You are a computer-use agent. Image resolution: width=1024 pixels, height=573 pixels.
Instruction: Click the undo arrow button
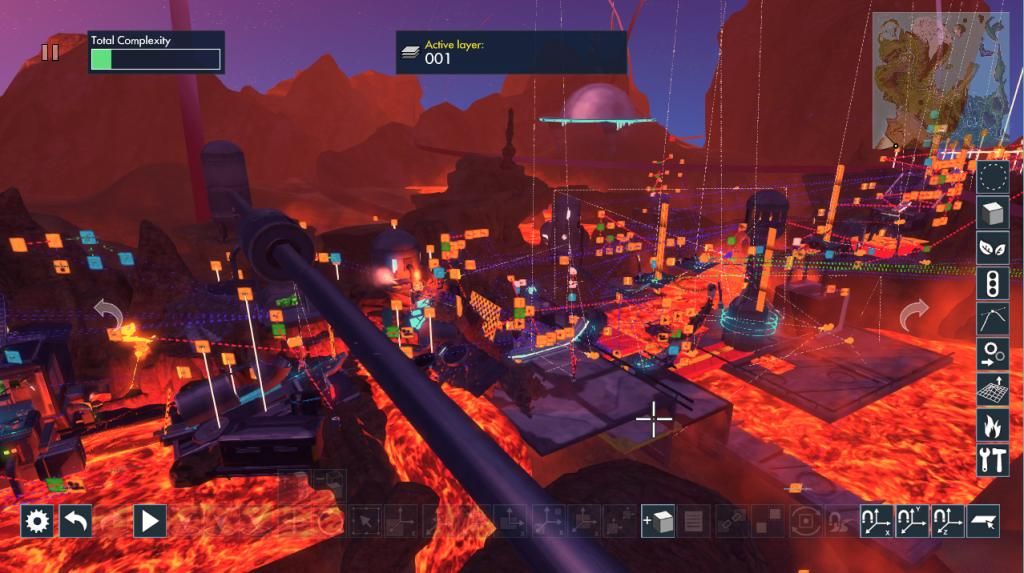coord(75,521)
